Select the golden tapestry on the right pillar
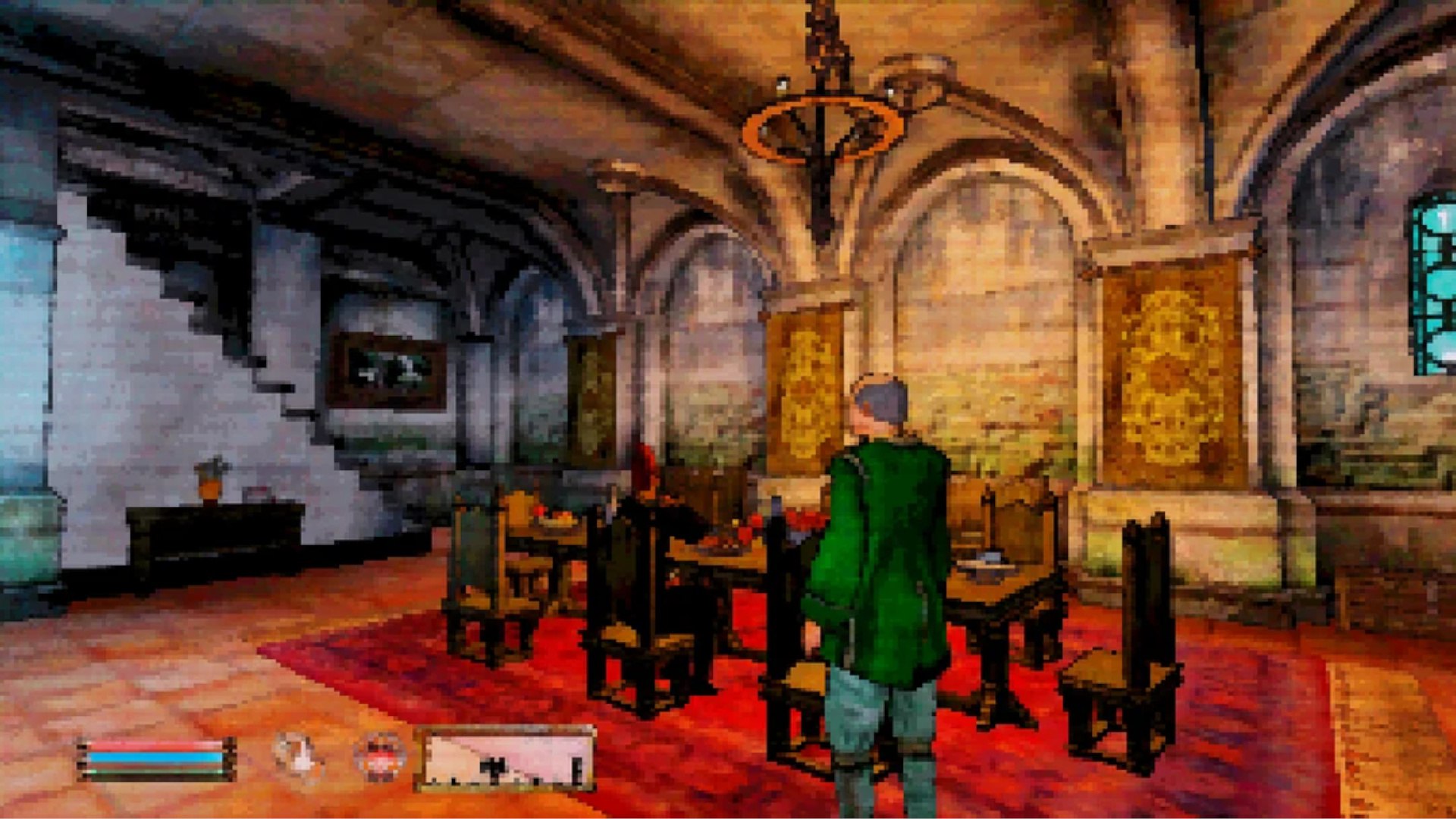The image size is (1456, 819). (x=1172, y=372)
